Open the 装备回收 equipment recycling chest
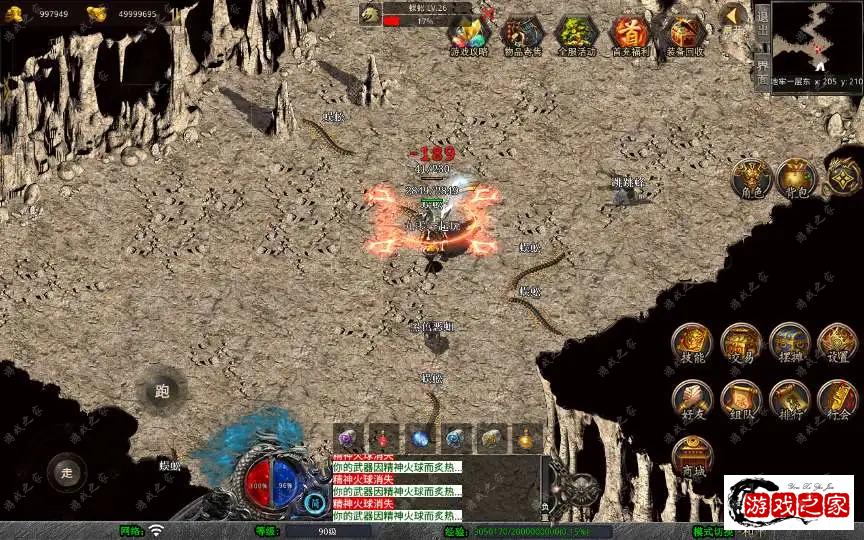This screenshot has height=540, width=864. pos(685,36)
